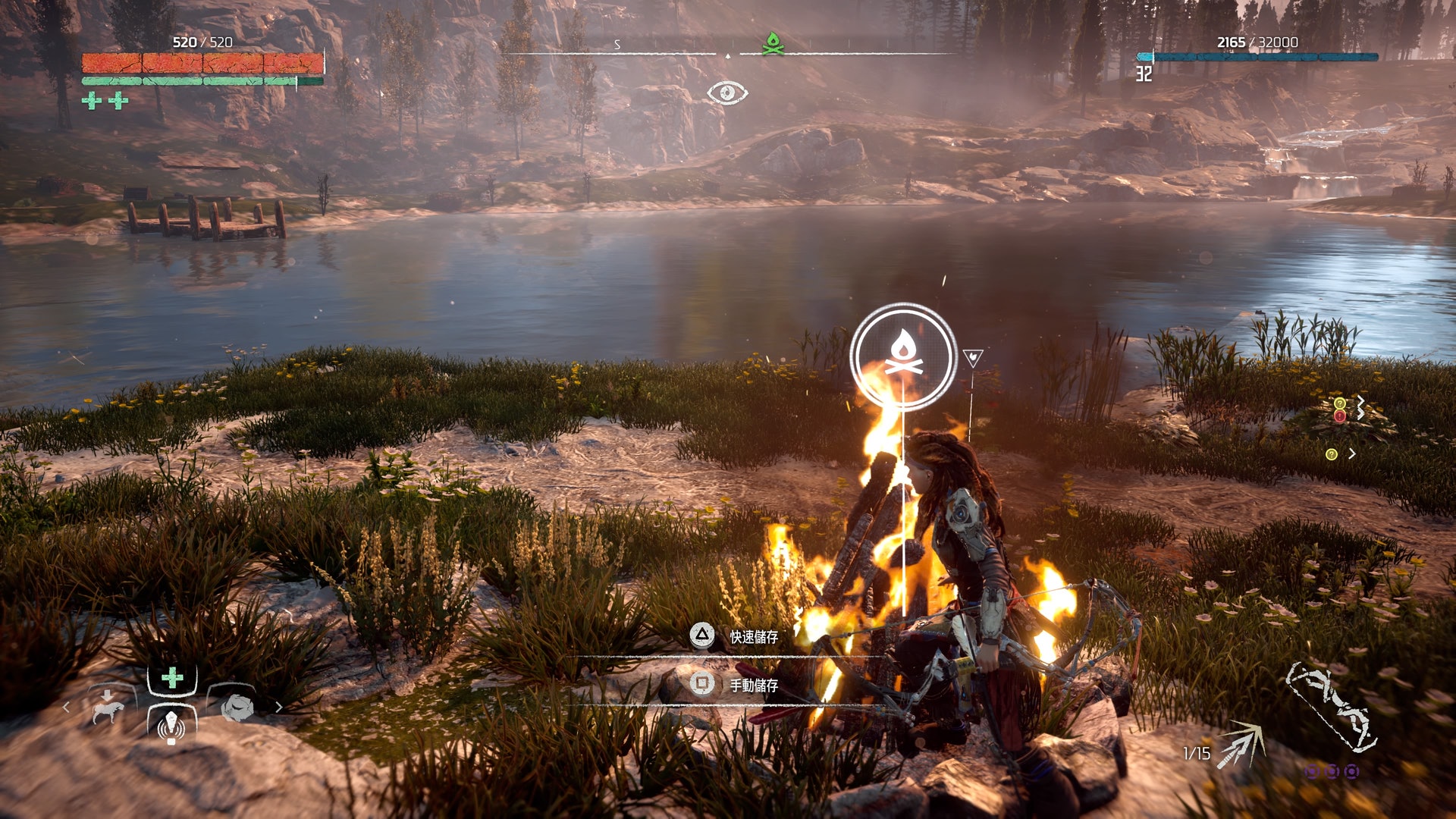Activate the lure call whistle icon
This screenshot has height=819, width=1456.
pyautogui.click(x=171, y=725)
